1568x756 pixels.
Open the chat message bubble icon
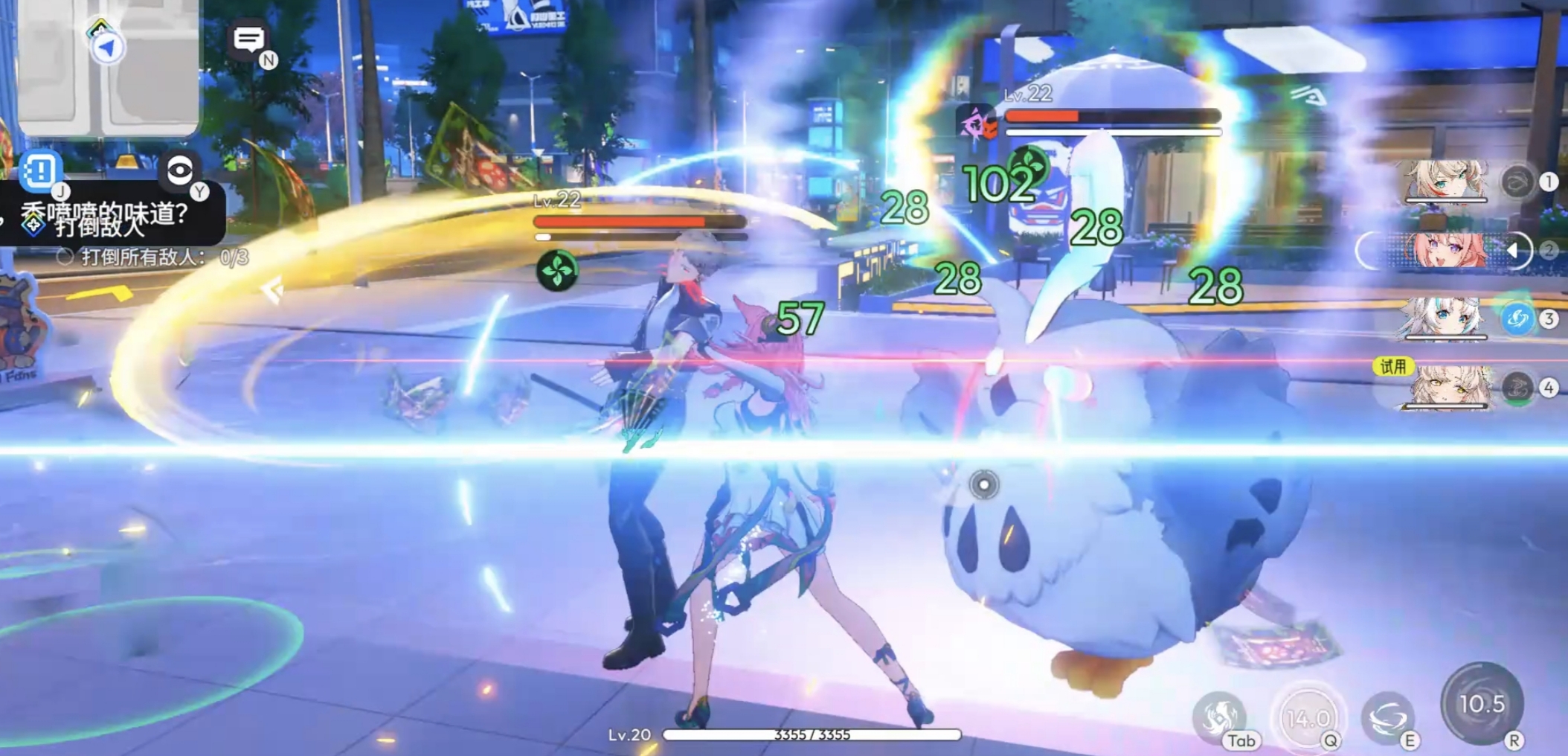pos(248,39)
